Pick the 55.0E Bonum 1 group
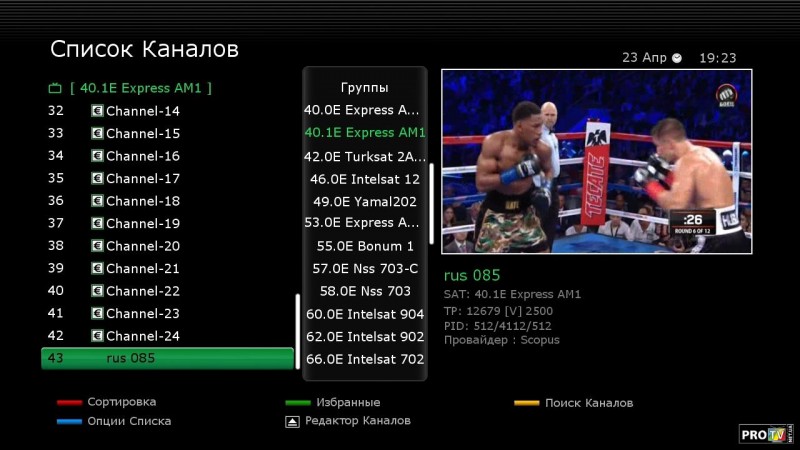This screenshot has width=800, height=450. click(x=364, y=246)
